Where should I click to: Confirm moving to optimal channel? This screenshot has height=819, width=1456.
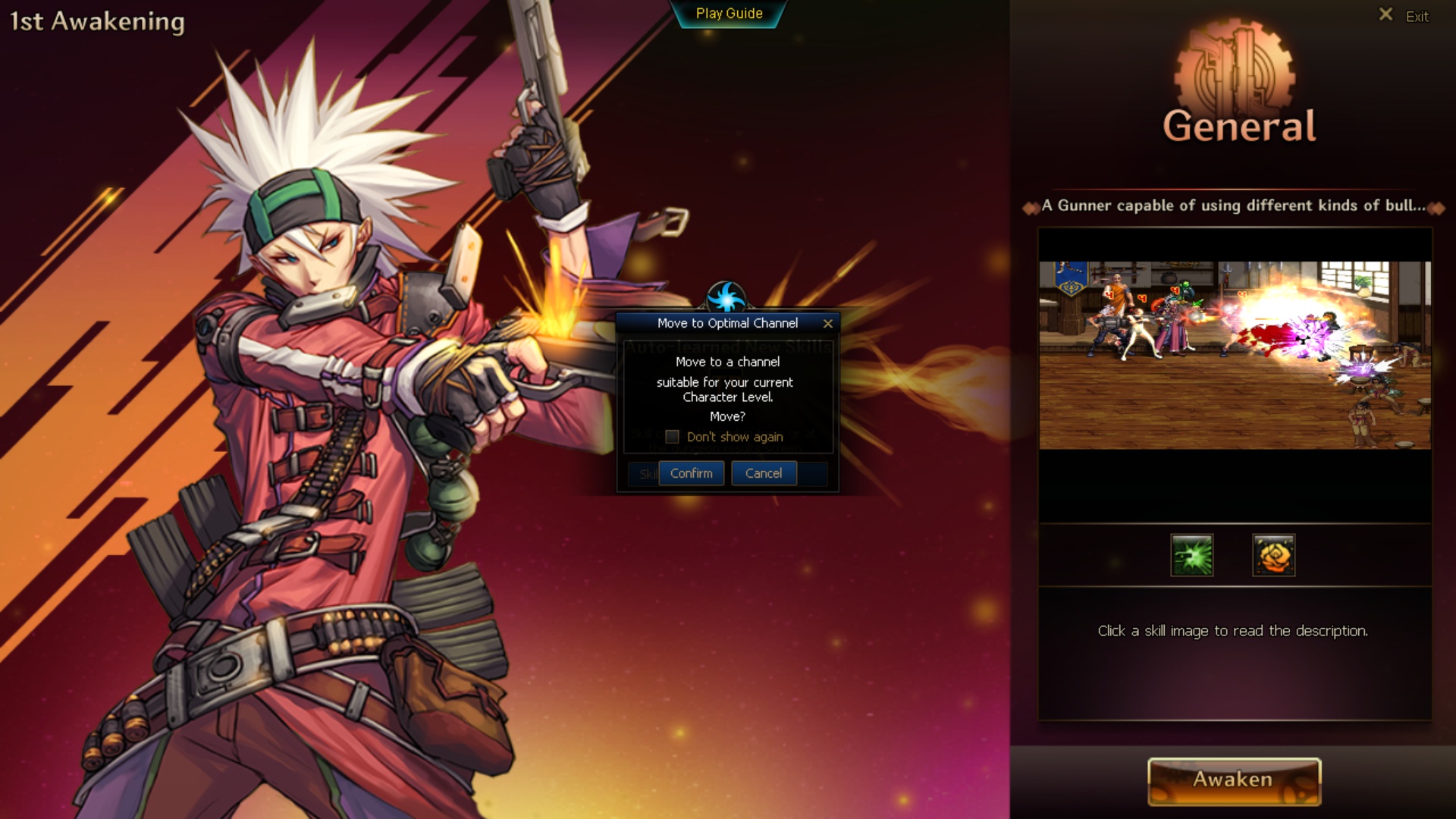click(x=691, y=473)
